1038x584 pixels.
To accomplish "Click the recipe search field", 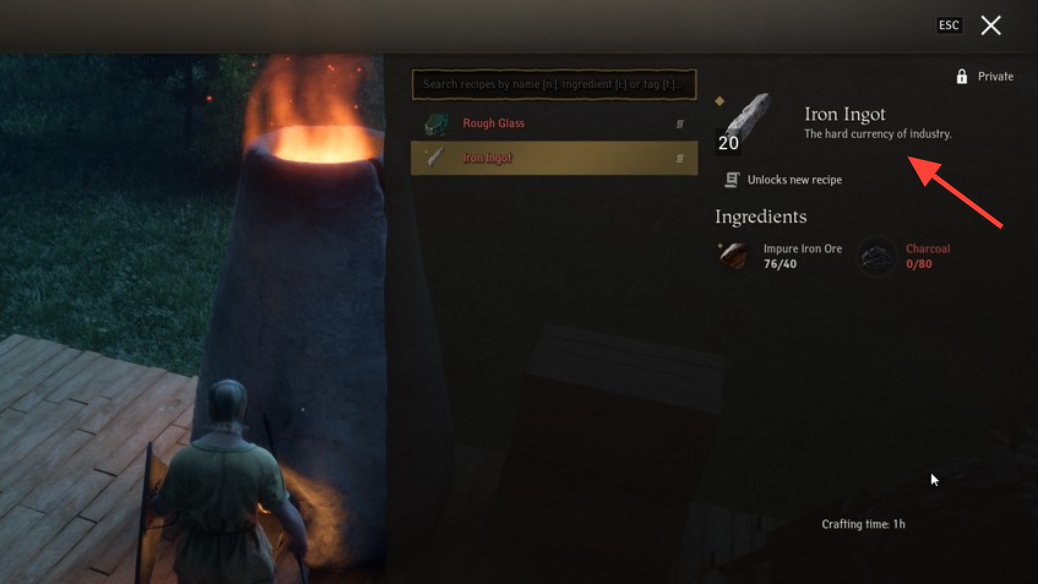I will pos(554,85).
